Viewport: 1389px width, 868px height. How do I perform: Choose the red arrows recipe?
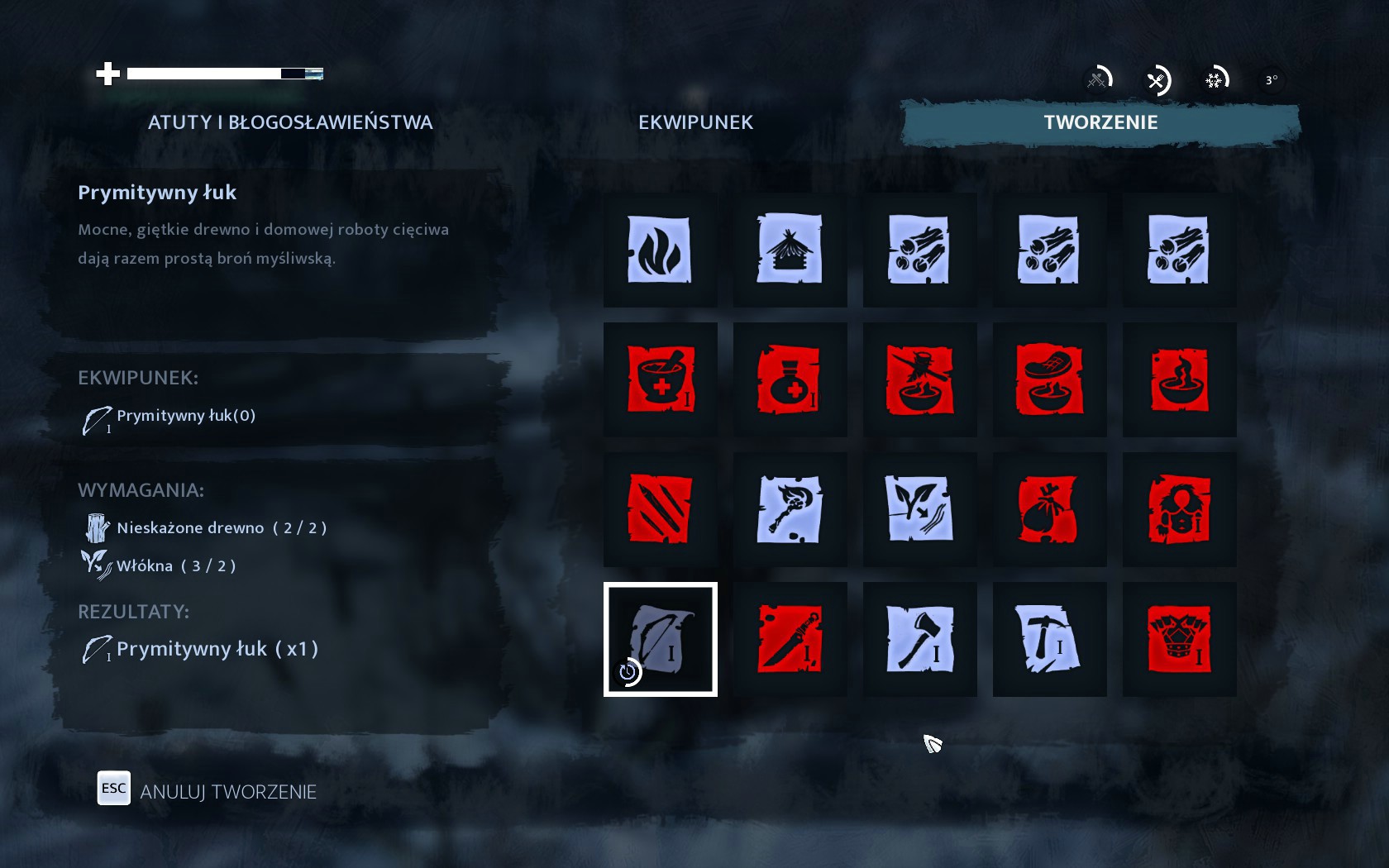(x=660, y=509)
